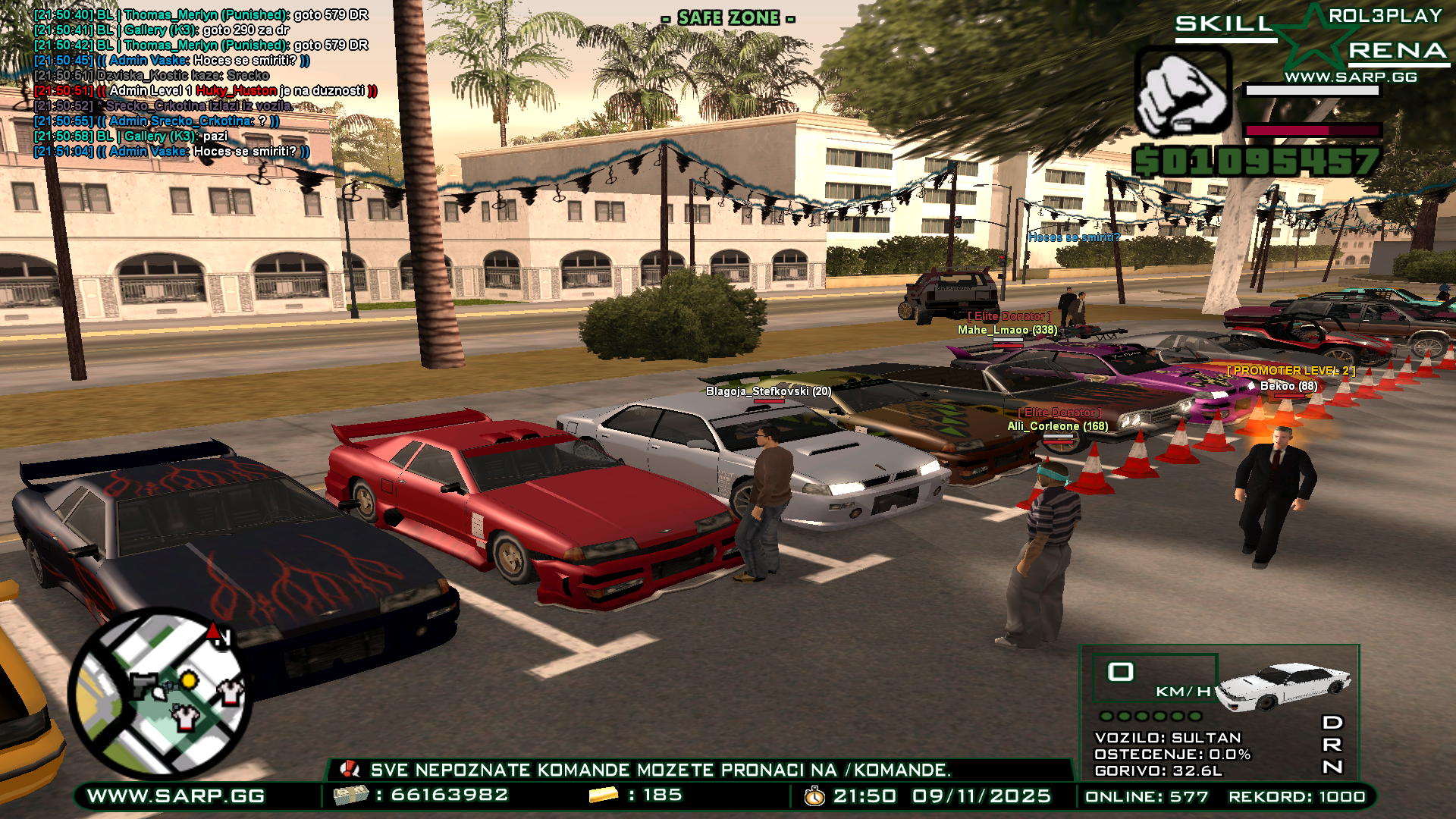Click the Admin Vaske chat message at 21:51:04
1456x819 pixels.
[171, 152]
